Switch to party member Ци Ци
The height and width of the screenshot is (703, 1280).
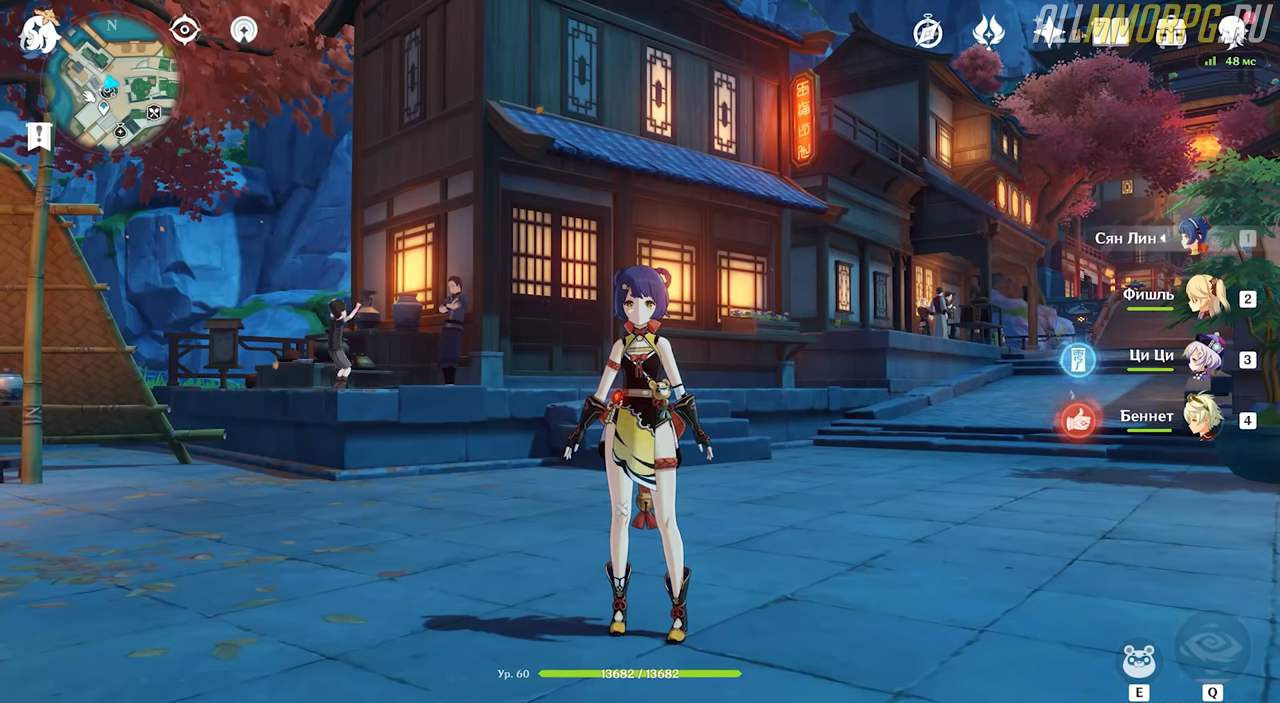(1203, 358)
